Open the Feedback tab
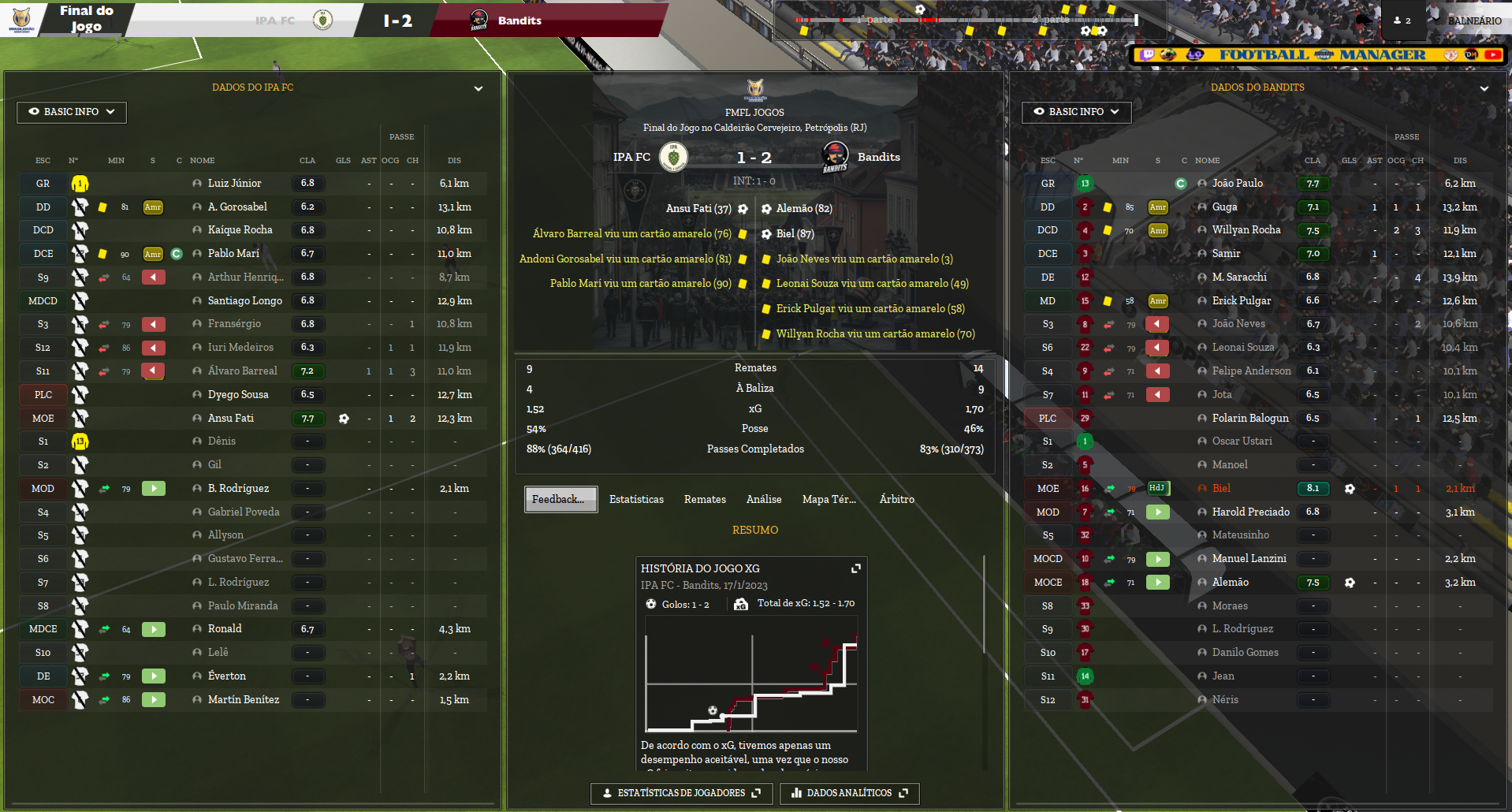 [560, 500]
